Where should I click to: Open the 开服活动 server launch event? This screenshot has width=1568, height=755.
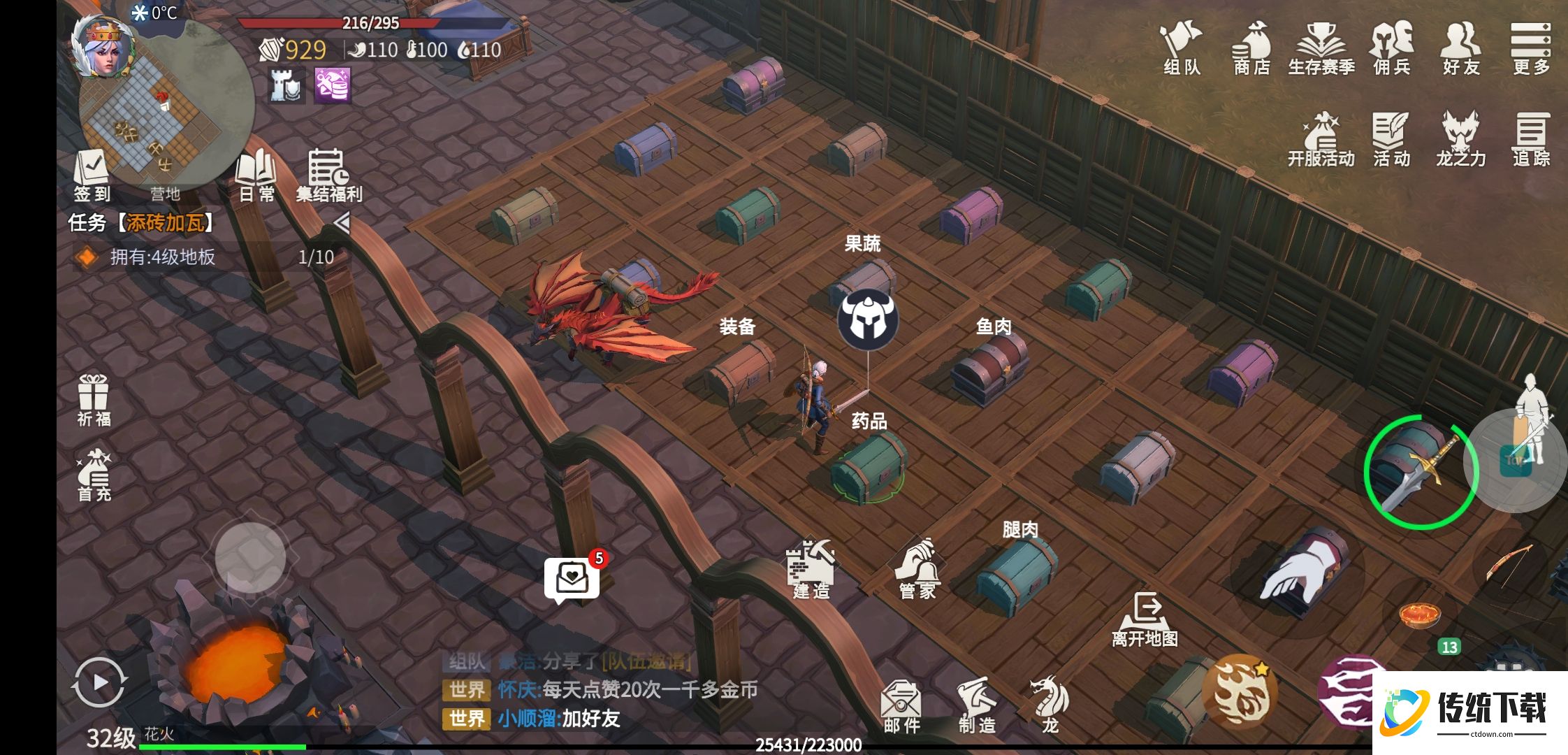pos(1321,139)
